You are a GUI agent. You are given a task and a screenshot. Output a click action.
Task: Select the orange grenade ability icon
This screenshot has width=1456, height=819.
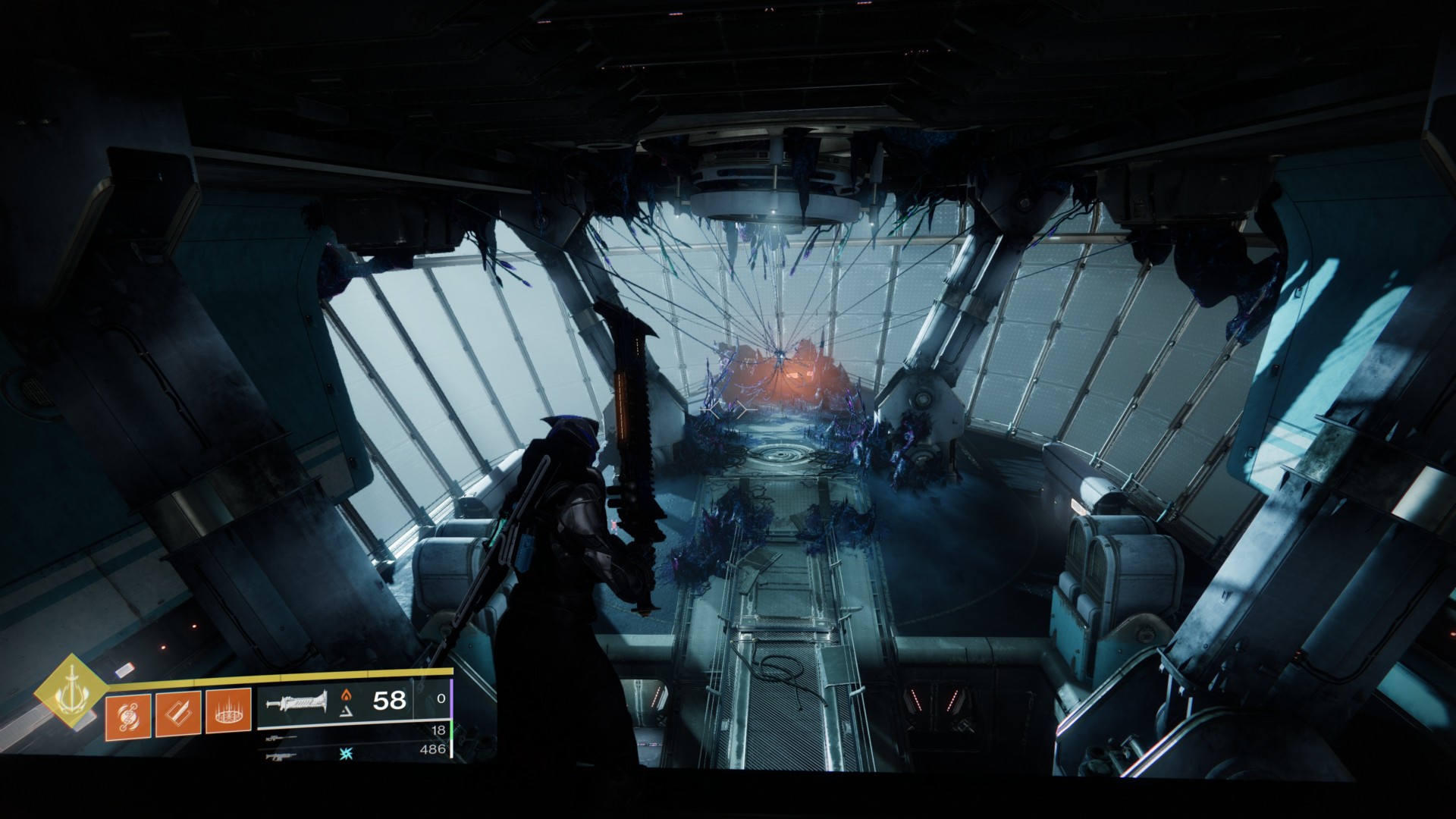coord(128,714)
